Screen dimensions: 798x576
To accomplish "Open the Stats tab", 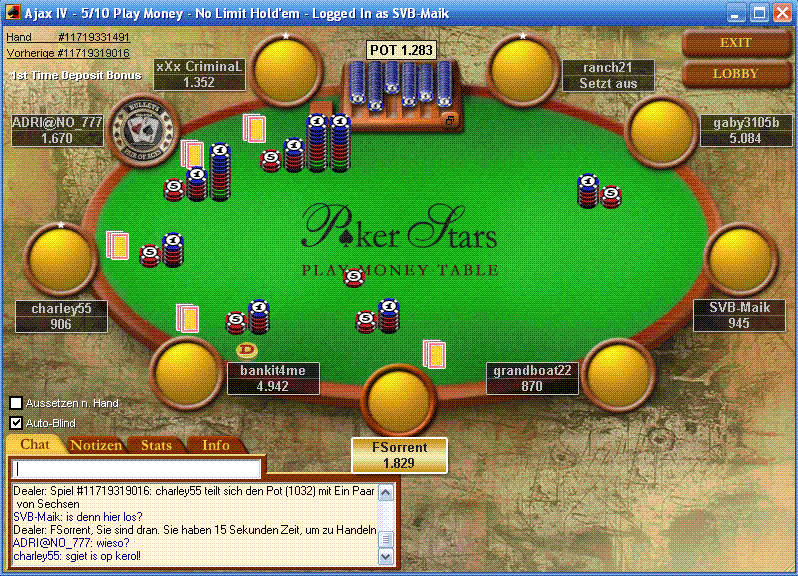I will [156, 445].
